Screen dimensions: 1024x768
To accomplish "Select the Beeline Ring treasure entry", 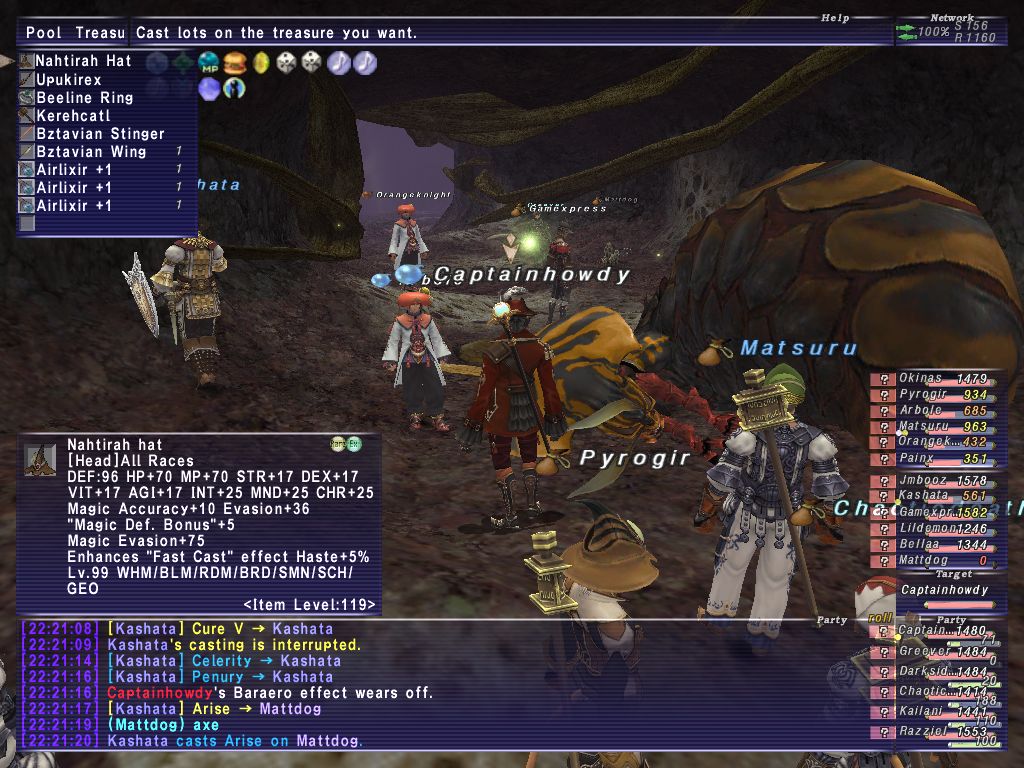I will click(x=84, y=97).
